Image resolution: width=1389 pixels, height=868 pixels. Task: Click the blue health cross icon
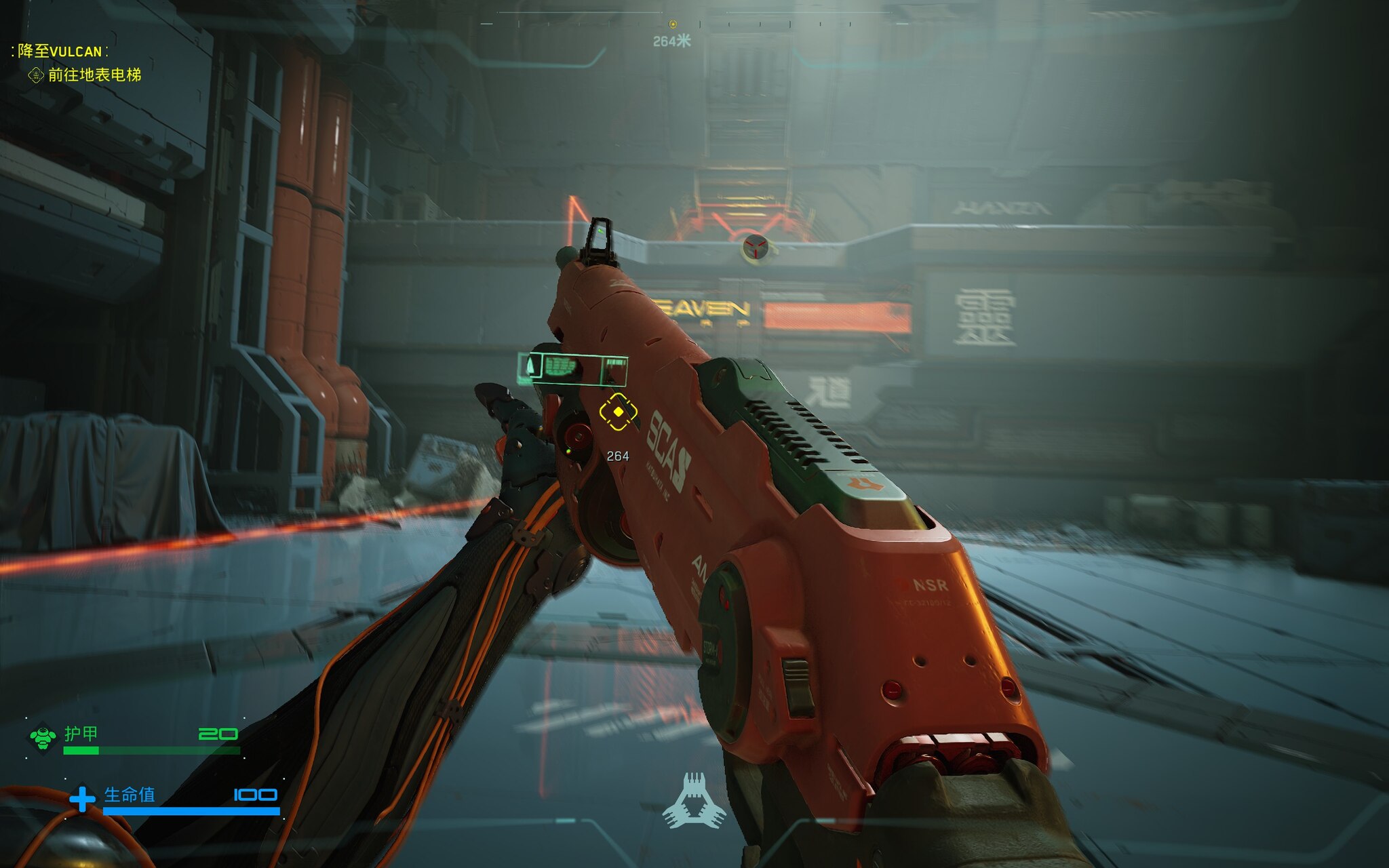coord(82,798)
